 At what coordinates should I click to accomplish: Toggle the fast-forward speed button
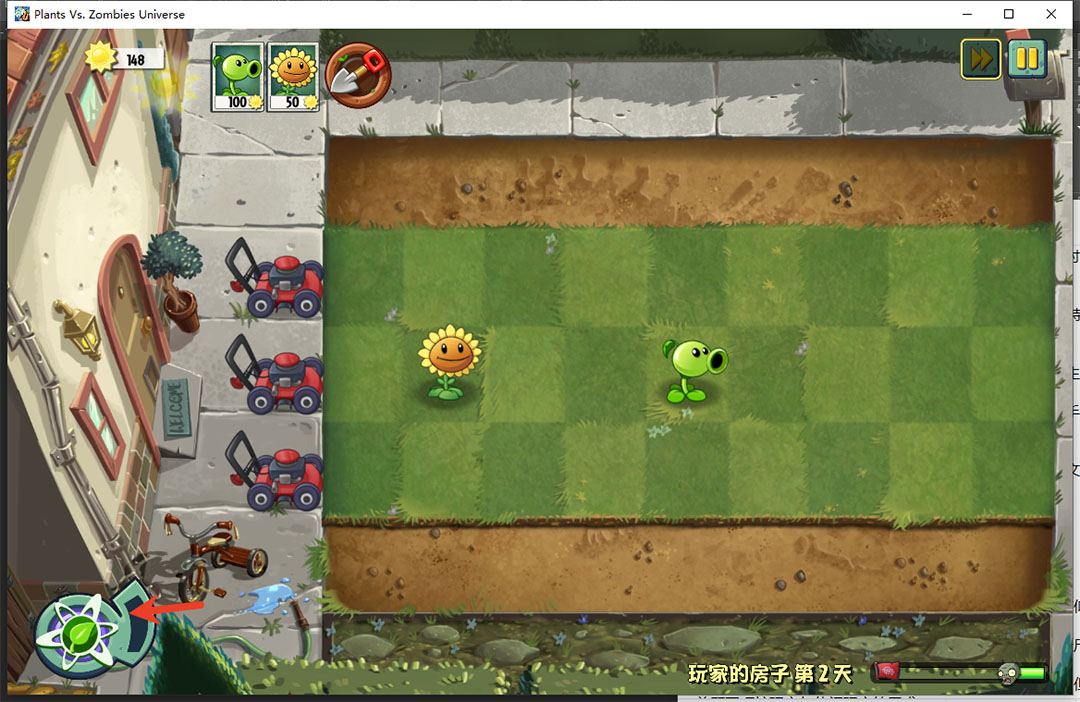tap(981, 59)
